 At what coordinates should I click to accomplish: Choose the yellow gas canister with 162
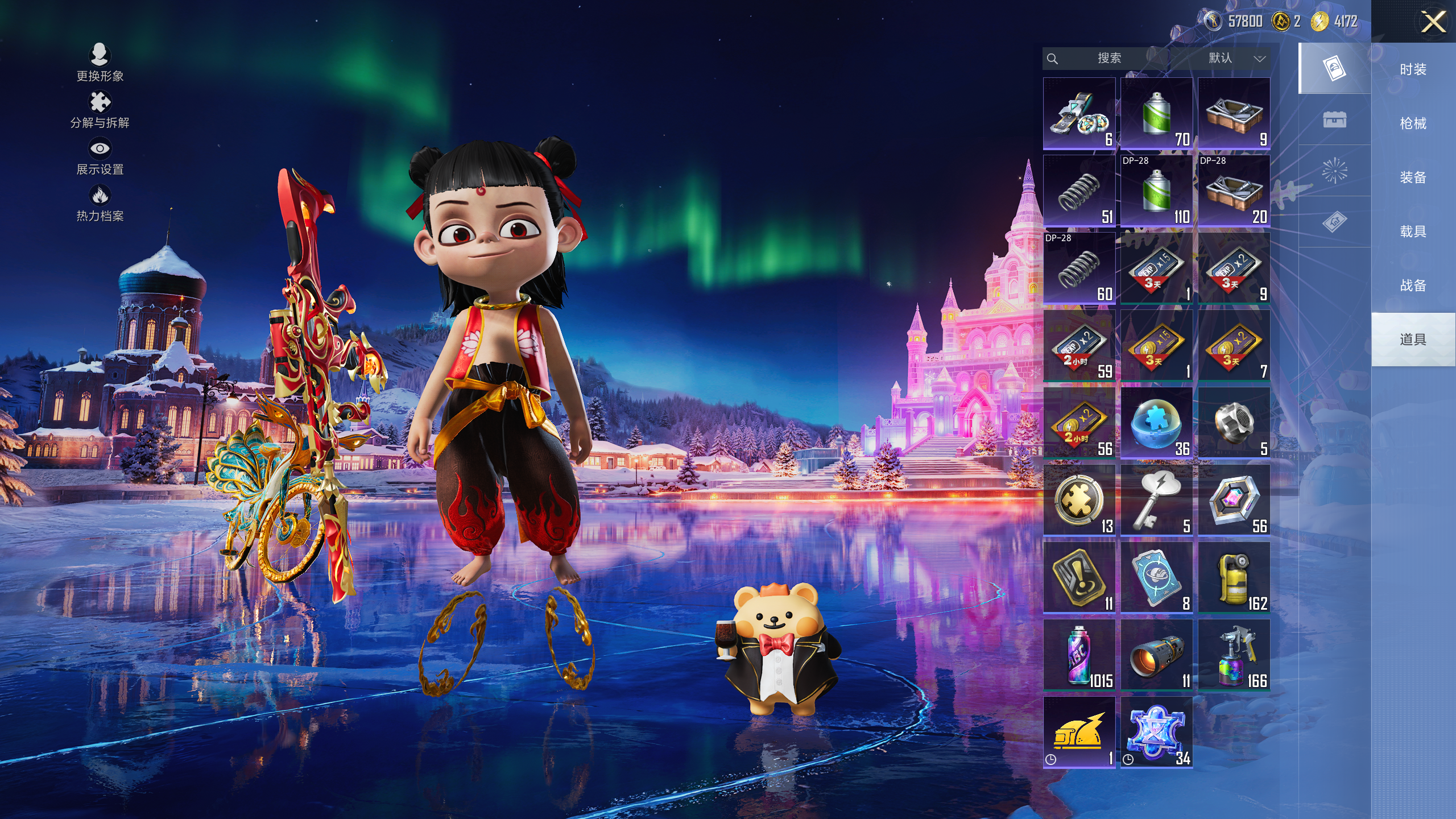pyautogui.click(x=1234, y=577)
